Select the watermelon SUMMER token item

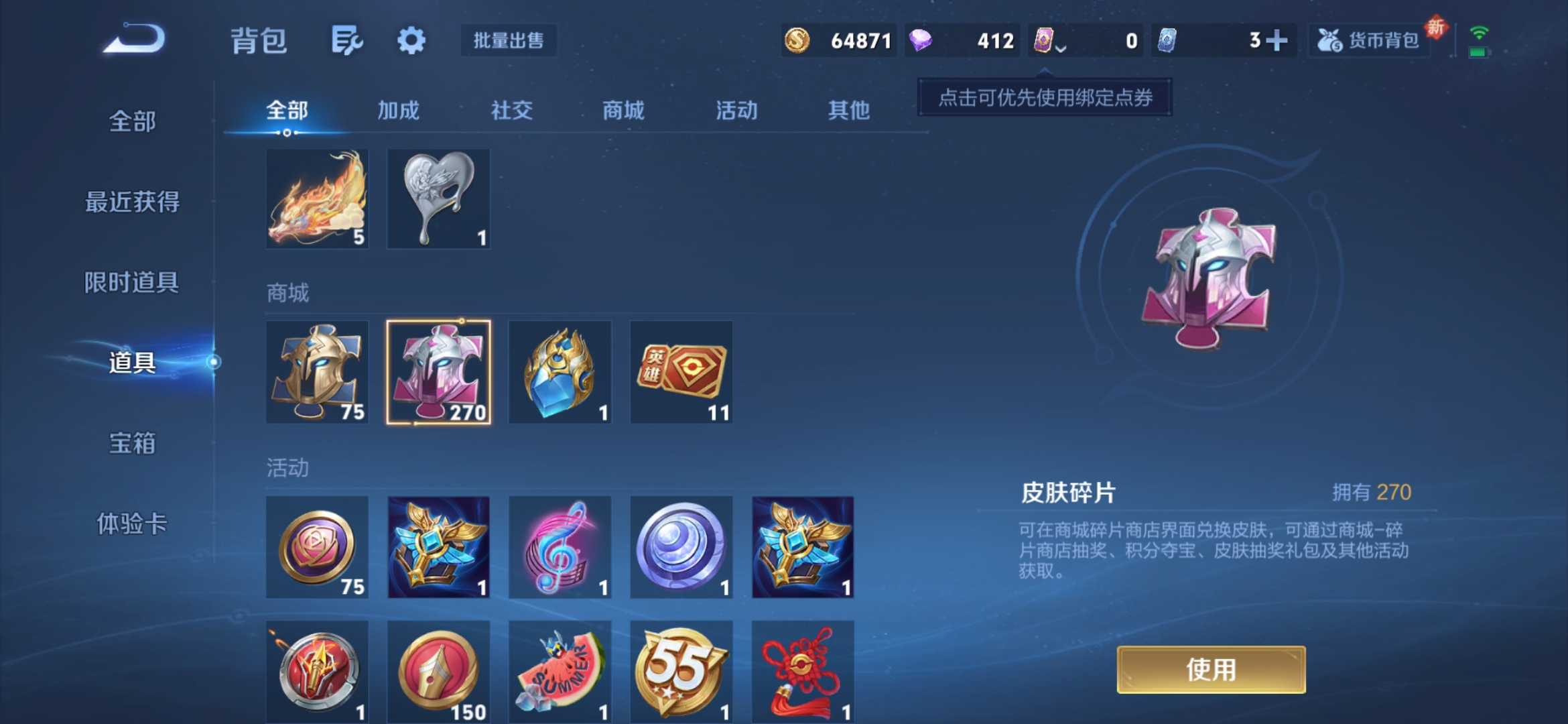click(560, 670)
